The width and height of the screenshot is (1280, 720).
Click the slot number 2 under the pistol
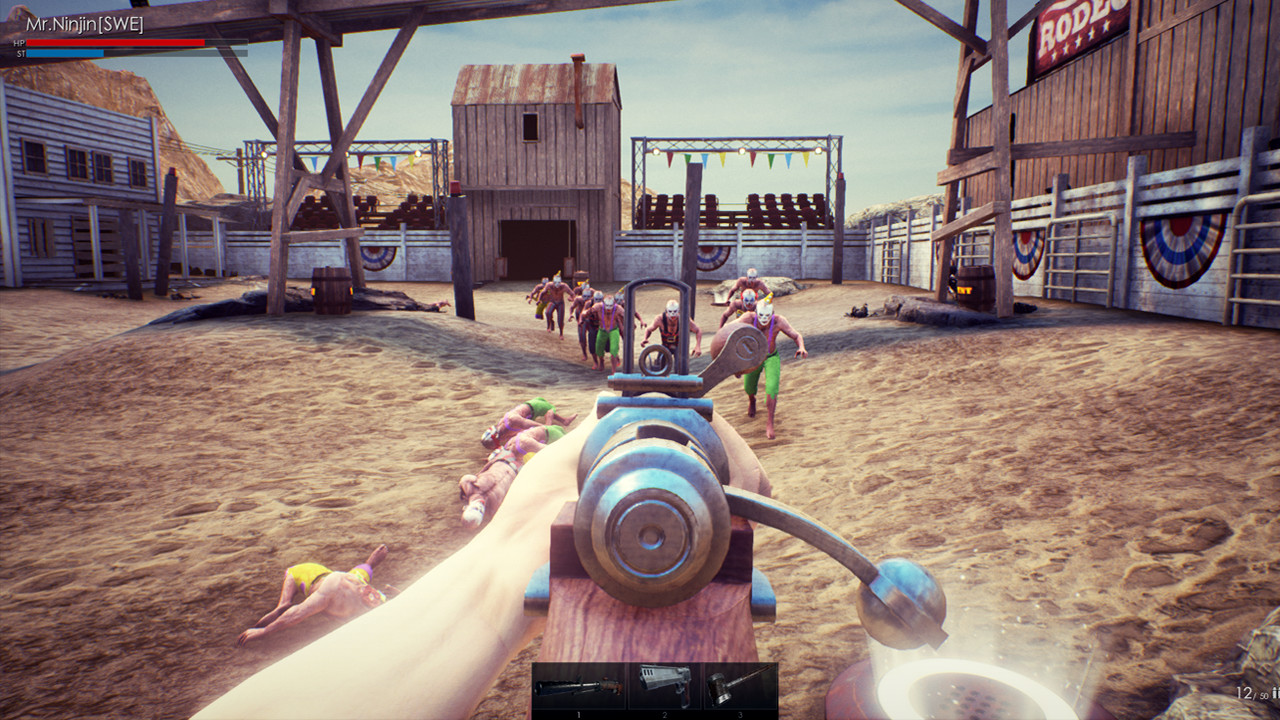click(x=664, y=714)
